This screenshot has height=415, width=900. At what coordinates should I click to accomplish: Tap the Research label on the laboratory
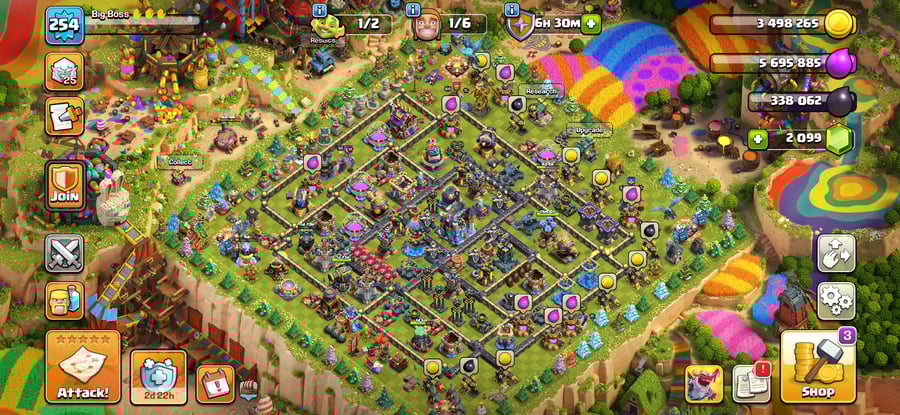click(x=540, y=91)
